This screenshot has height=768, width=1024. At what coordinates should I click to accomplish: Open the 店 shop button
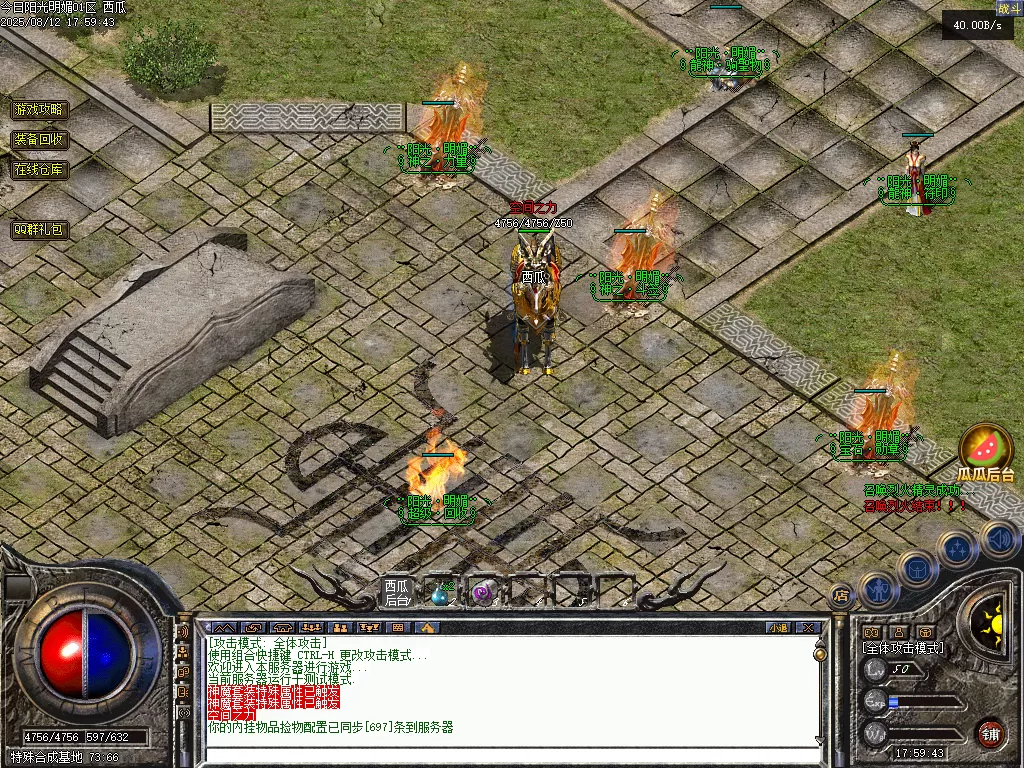pos(841,594)
